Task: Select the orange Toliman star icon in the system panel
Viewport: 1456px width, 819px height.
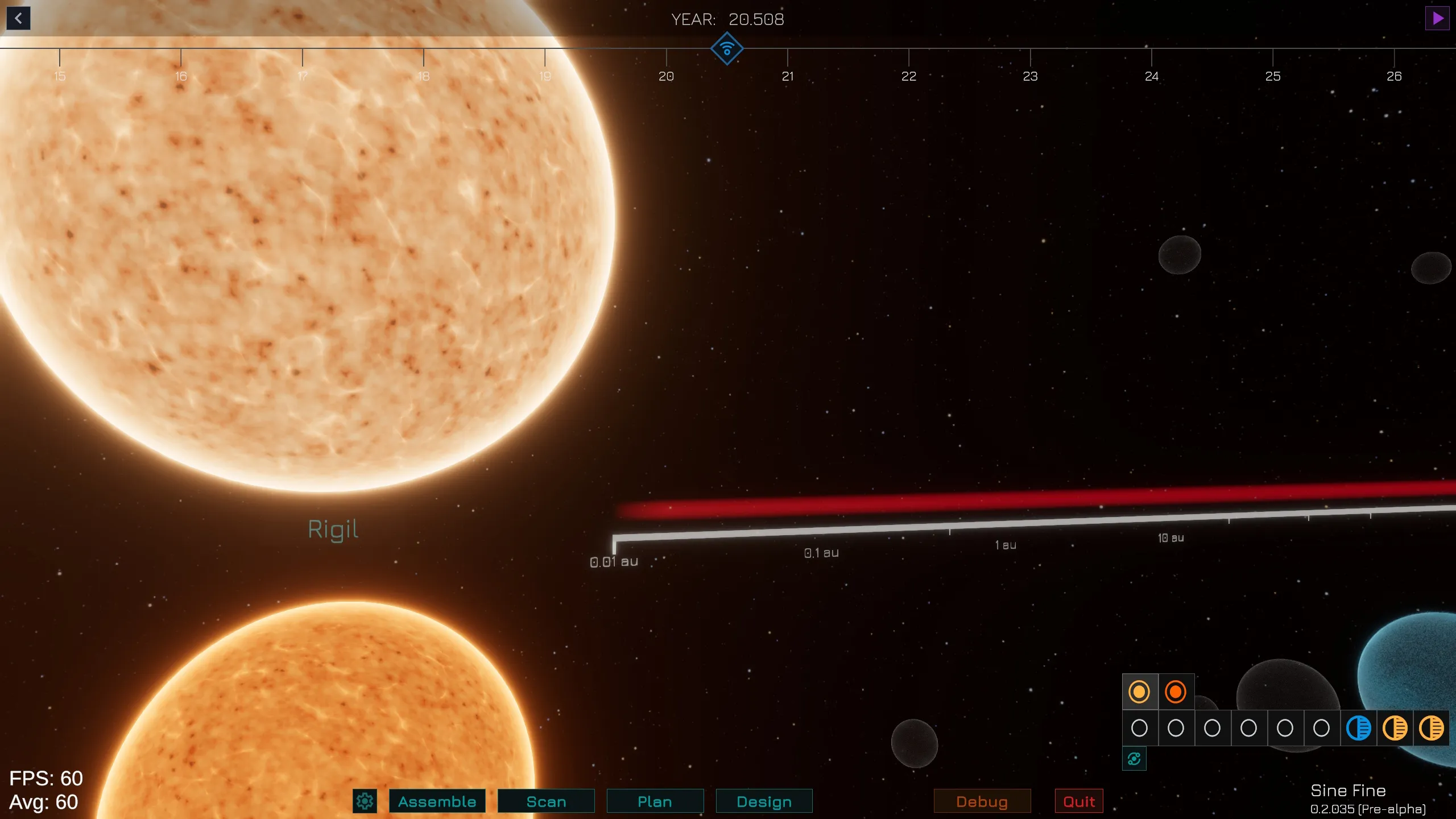Action: (1176, 692)
